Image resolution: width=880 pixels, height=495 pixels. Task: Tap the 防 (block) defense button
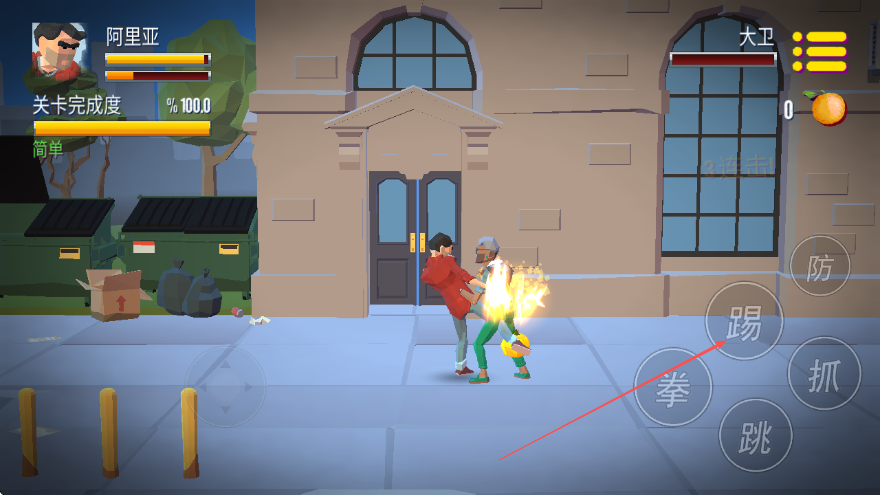820,266
